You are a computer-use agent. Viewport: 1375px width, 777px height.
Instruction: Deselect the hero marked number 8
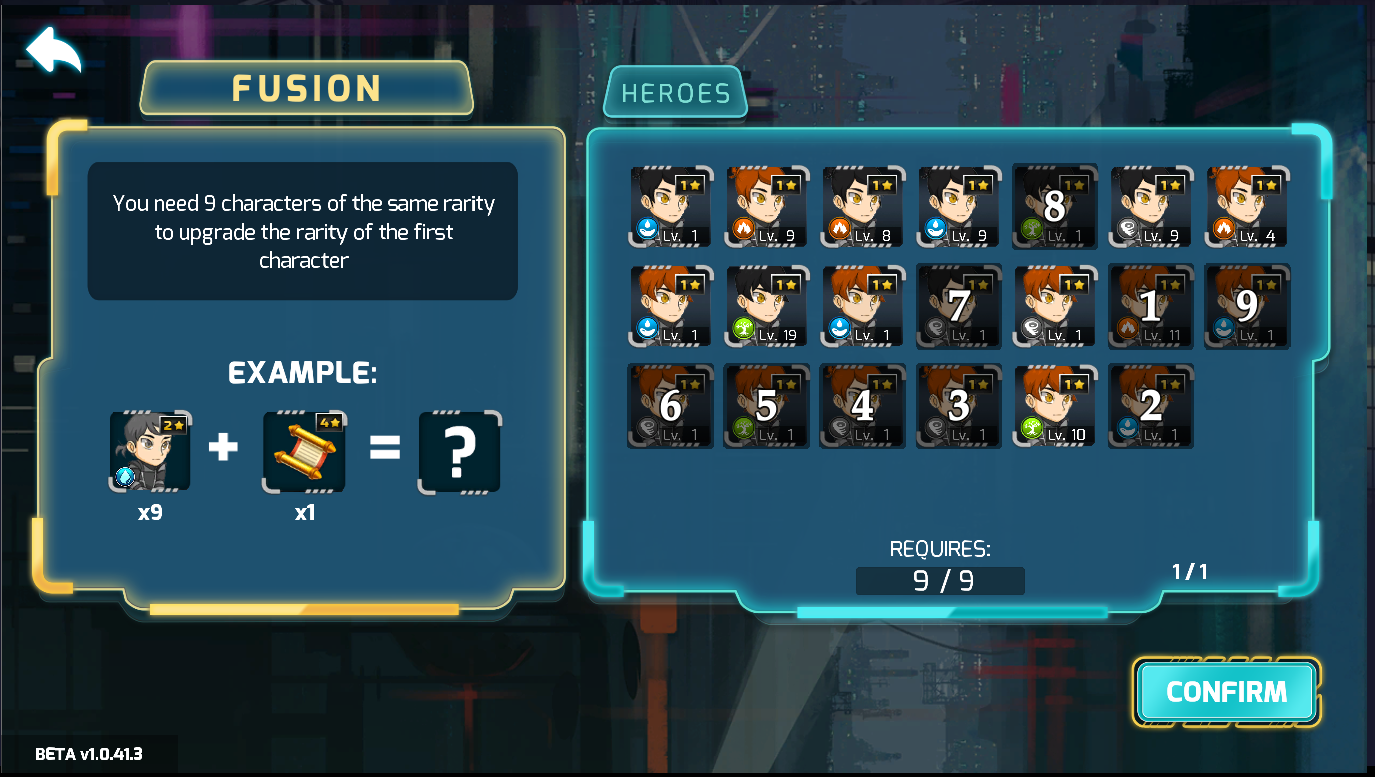1055,206
